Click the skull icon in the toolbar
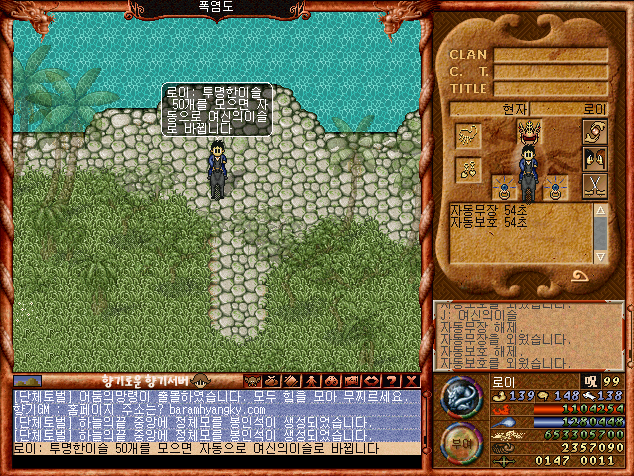The width and height of the screenshot is (634, 476). tap(253, 381)
